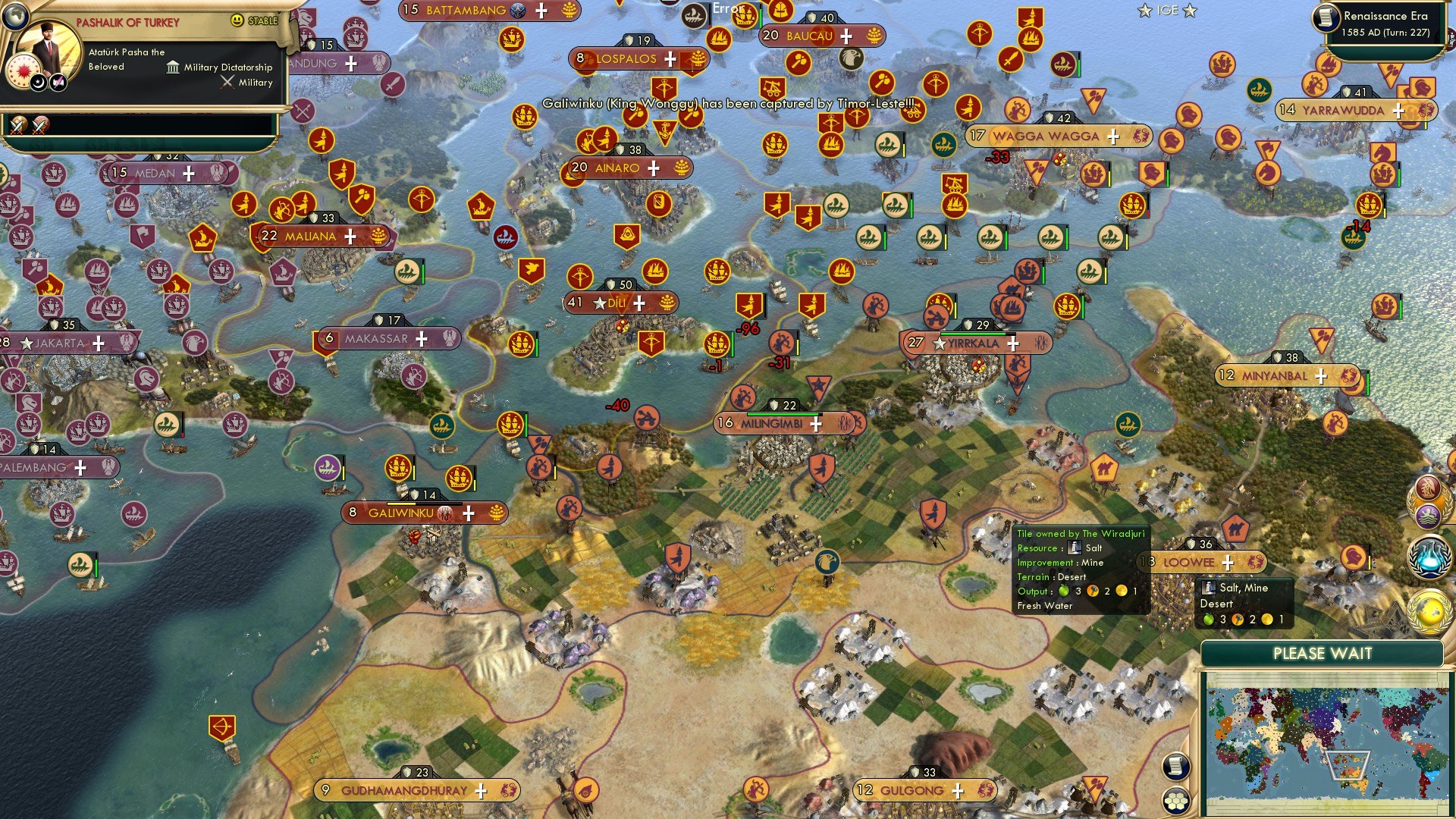Click the notification log scroll beside the minimap
Viewport: 1456px width, 819px height.
tap(1175, 767)
